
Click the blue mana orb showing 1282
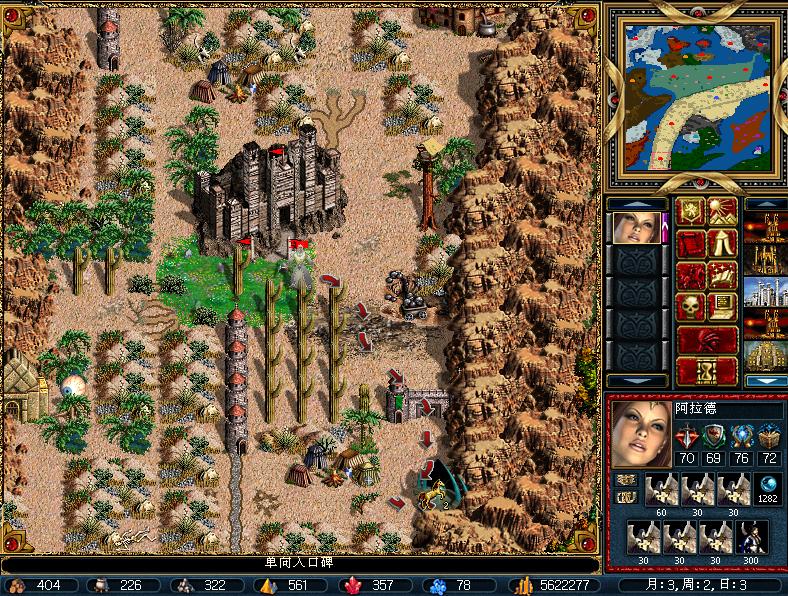pos(768,484)
